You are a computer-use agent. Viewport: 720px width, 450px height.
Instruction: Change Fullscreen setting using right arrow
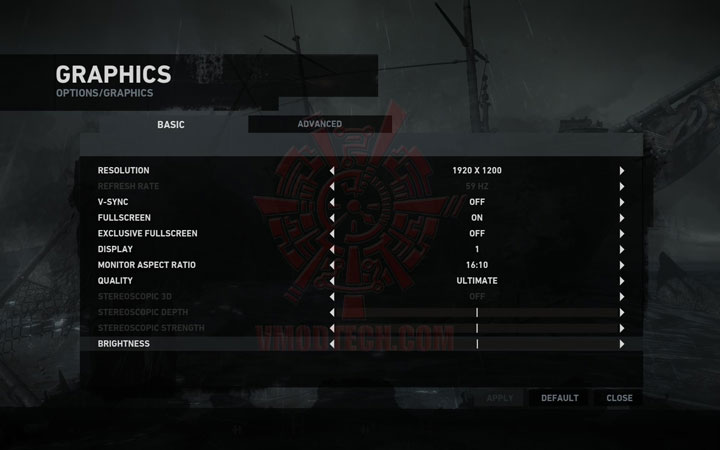click(x=621, y=218)
